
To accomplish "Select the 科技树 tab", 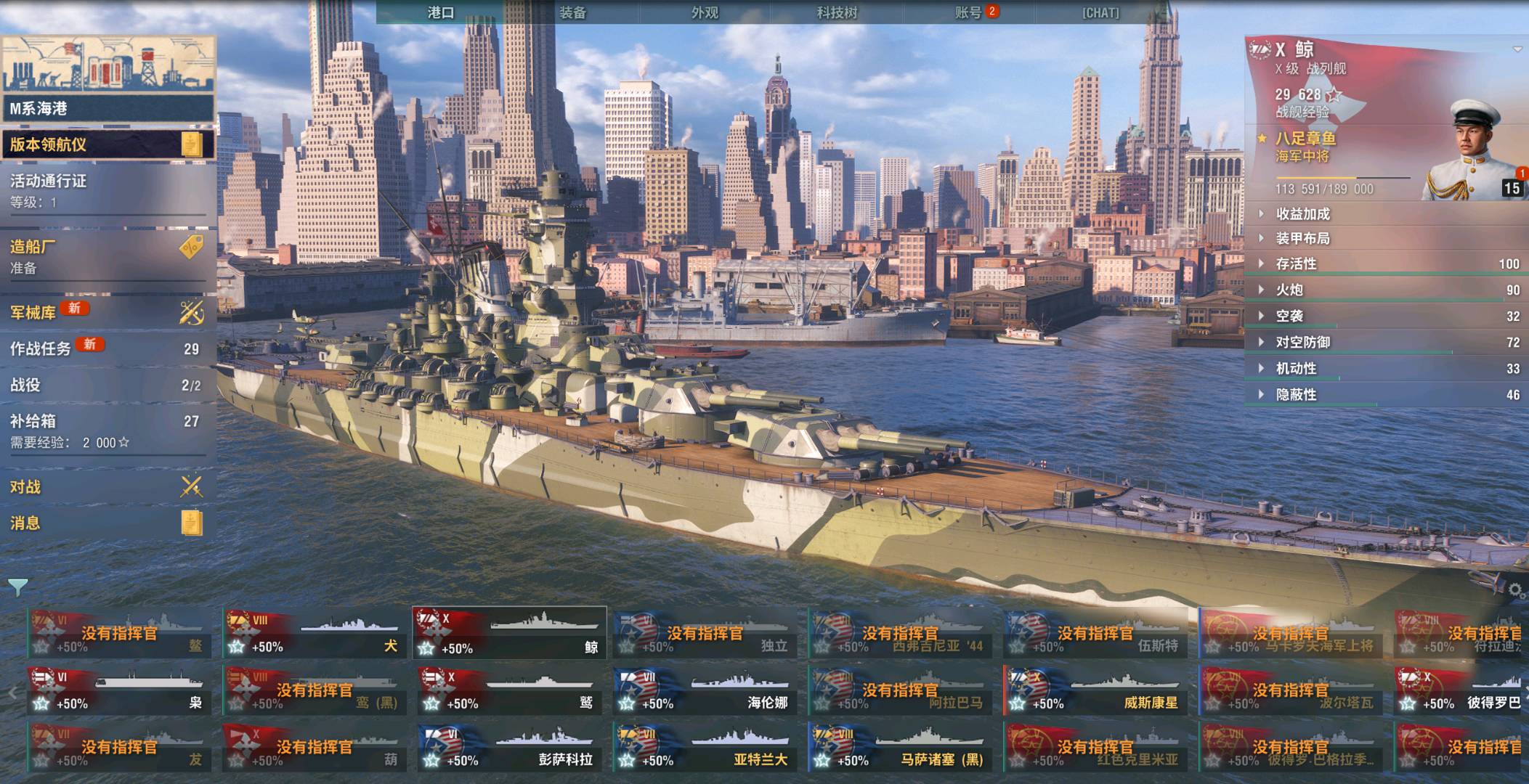I will coord(837,12).
